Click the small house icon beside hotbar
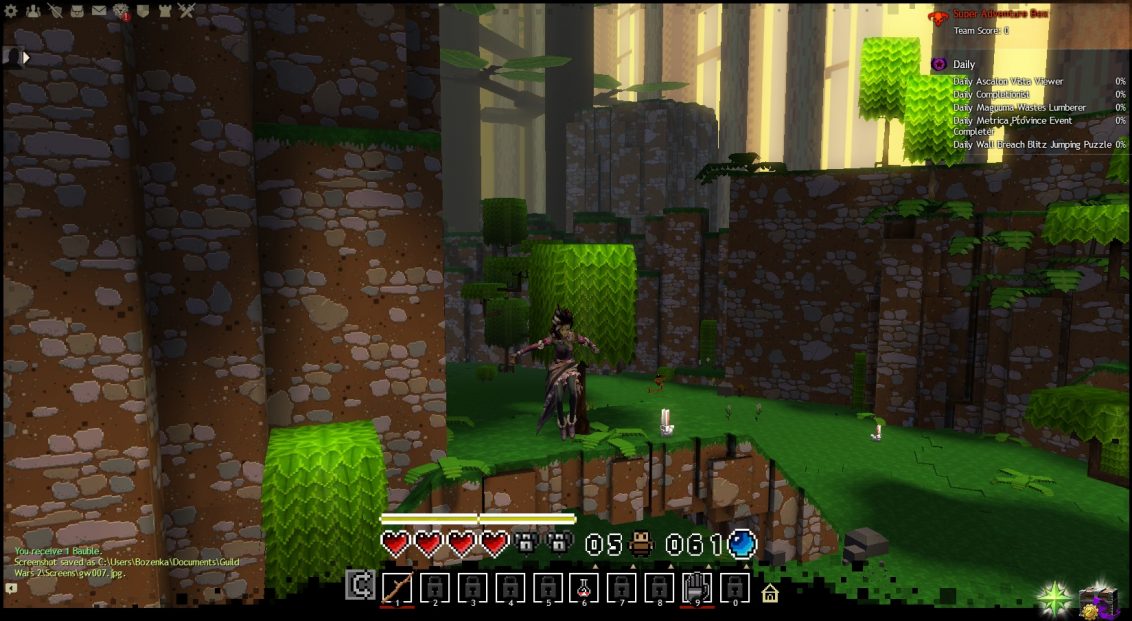 tap(770, 594)
